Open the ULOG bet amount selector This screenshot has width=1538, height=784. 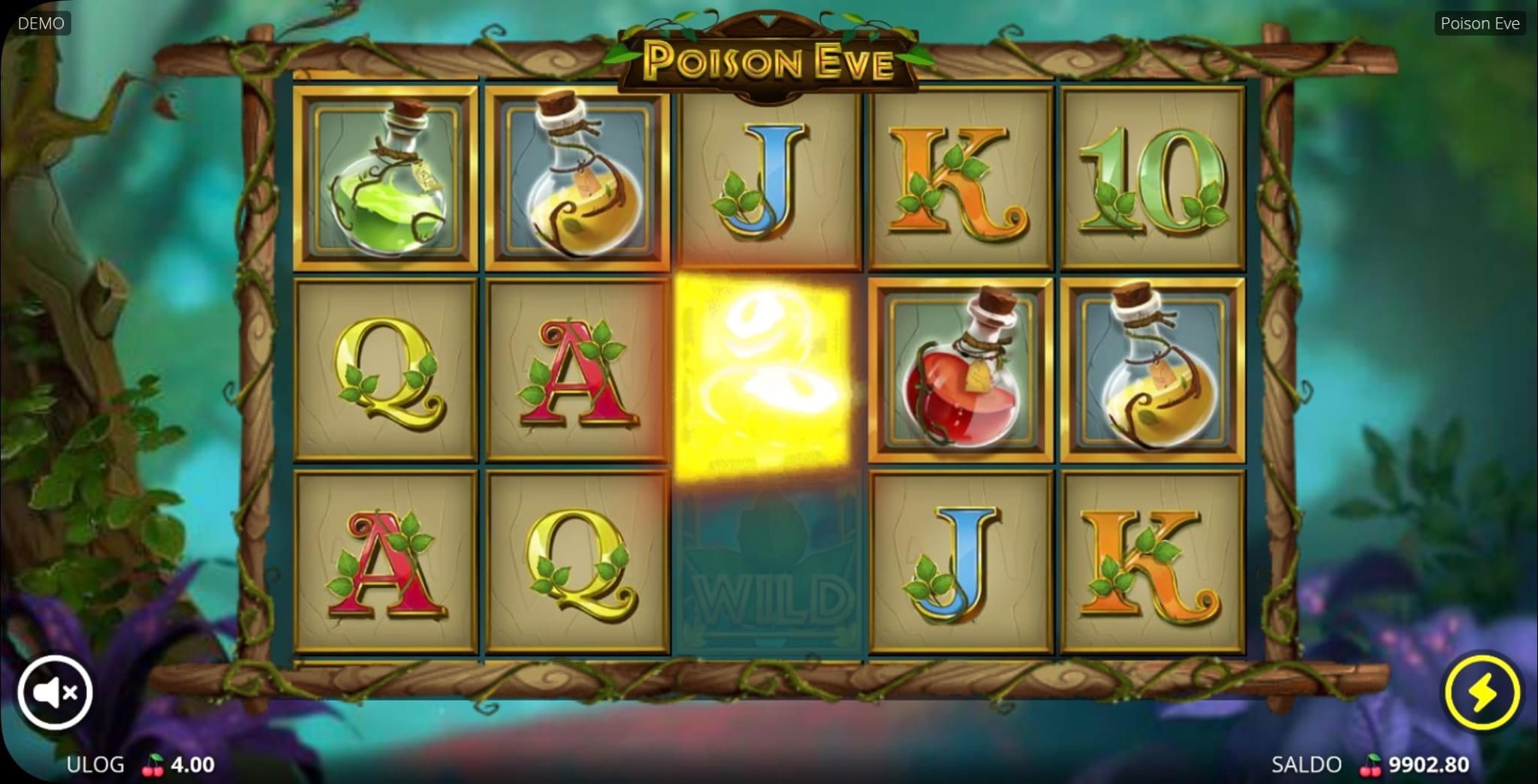tap(141, 764)
